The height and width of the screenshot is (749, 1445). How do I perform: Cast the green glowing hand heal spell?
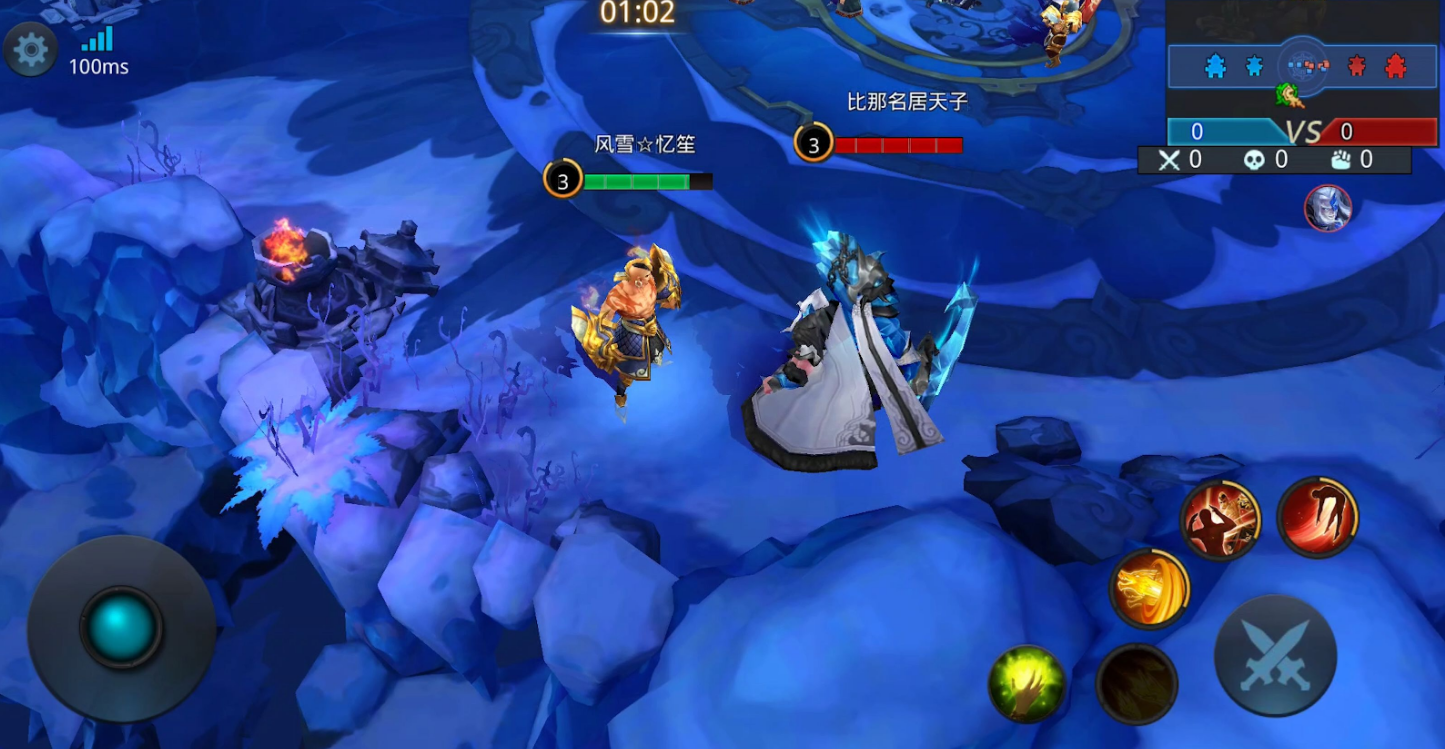click(x=1026, y=685)
